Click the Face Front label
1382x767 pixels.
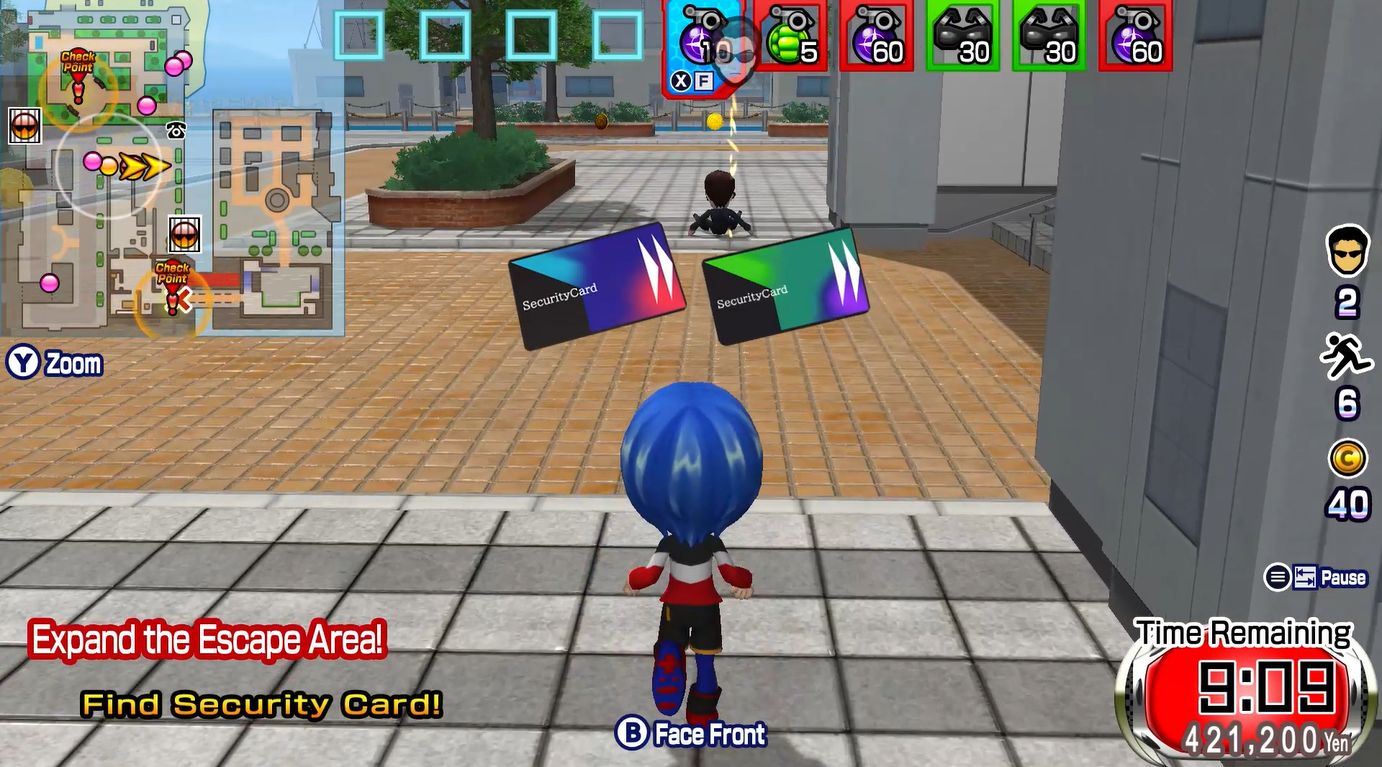(x=710, y=734)
